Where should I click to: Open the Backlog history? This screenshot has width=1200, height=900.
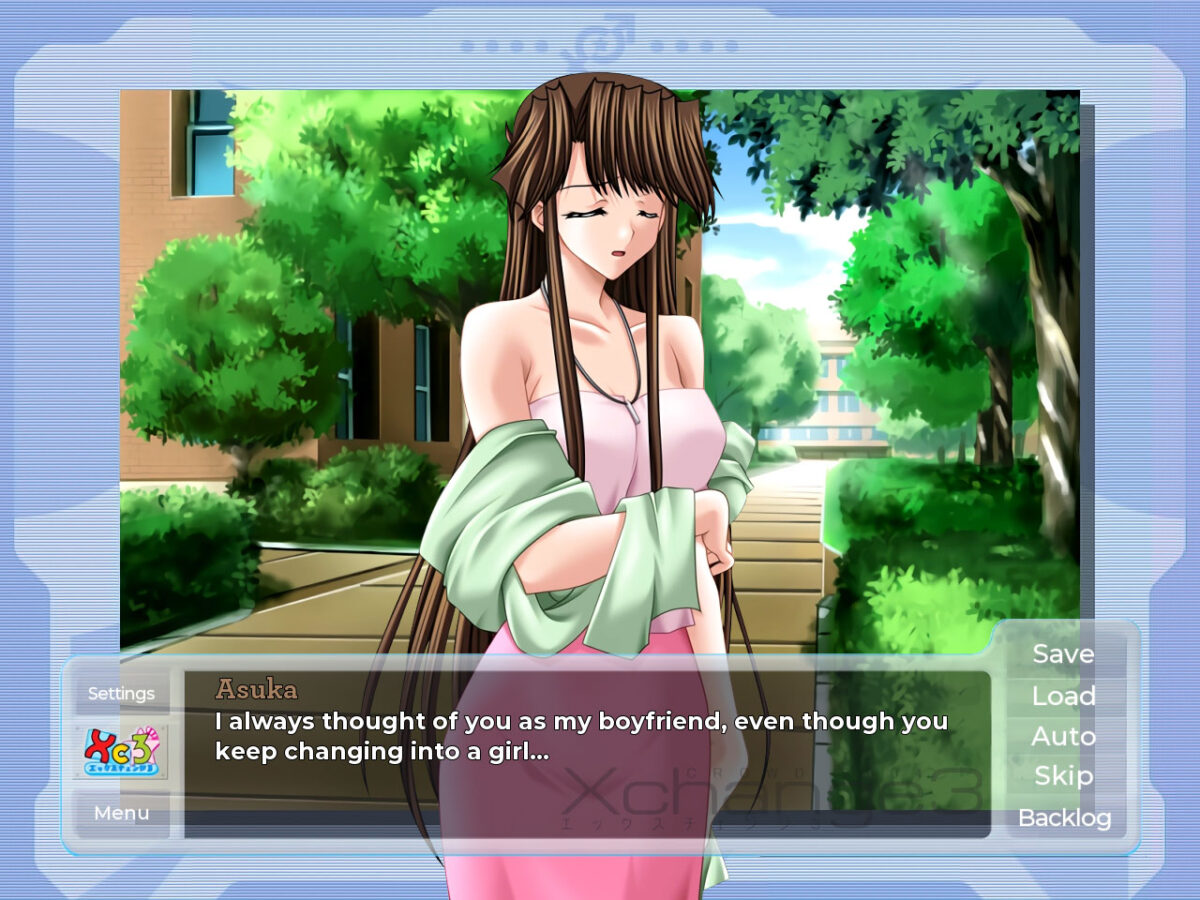coord(1064,818)
